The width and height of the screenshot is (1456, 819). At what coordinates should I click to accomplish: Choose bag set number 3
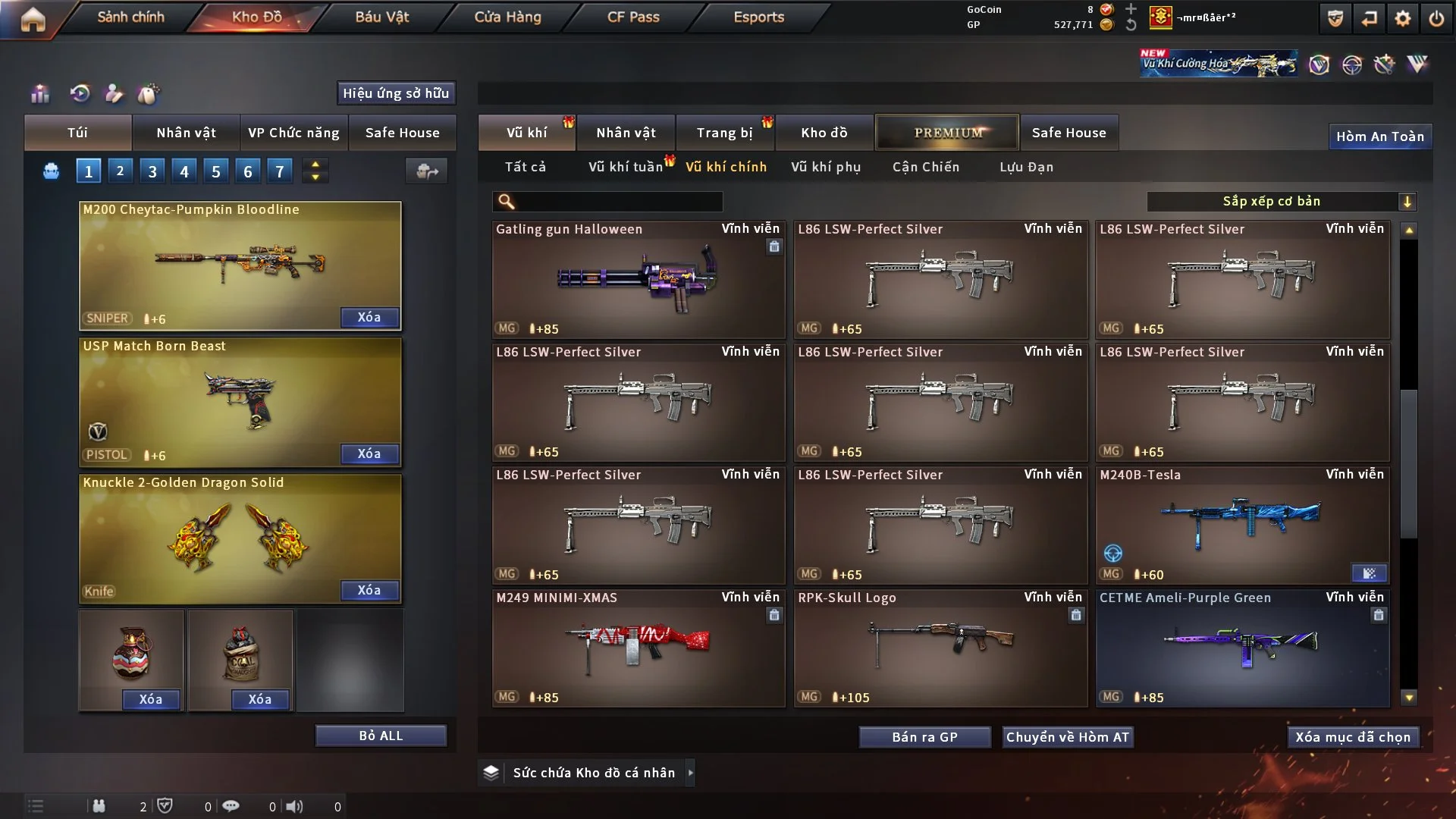coord(152,171)
